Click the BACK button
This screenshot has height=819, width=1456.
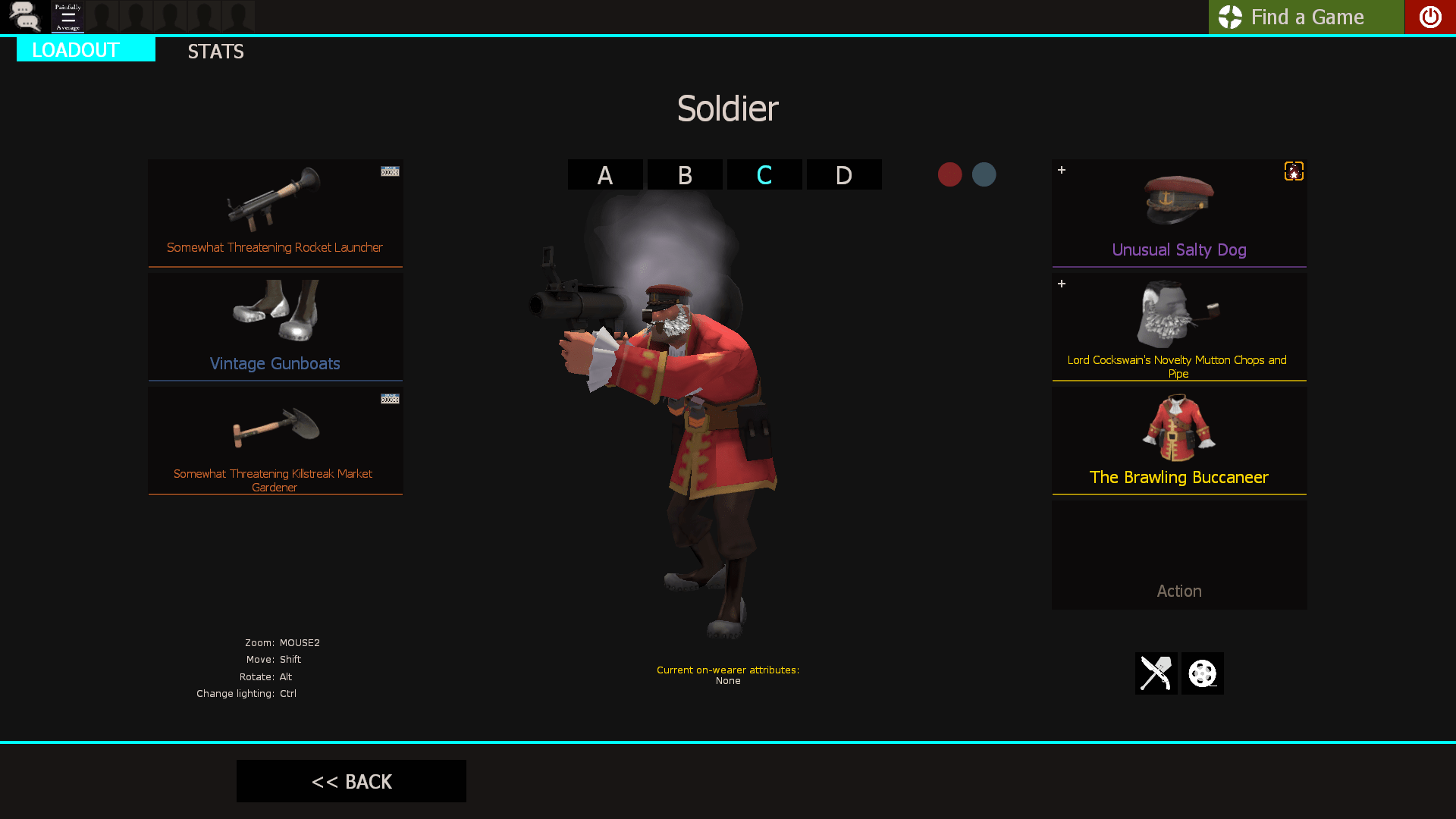pyautogui.click(x=351, y=781)
